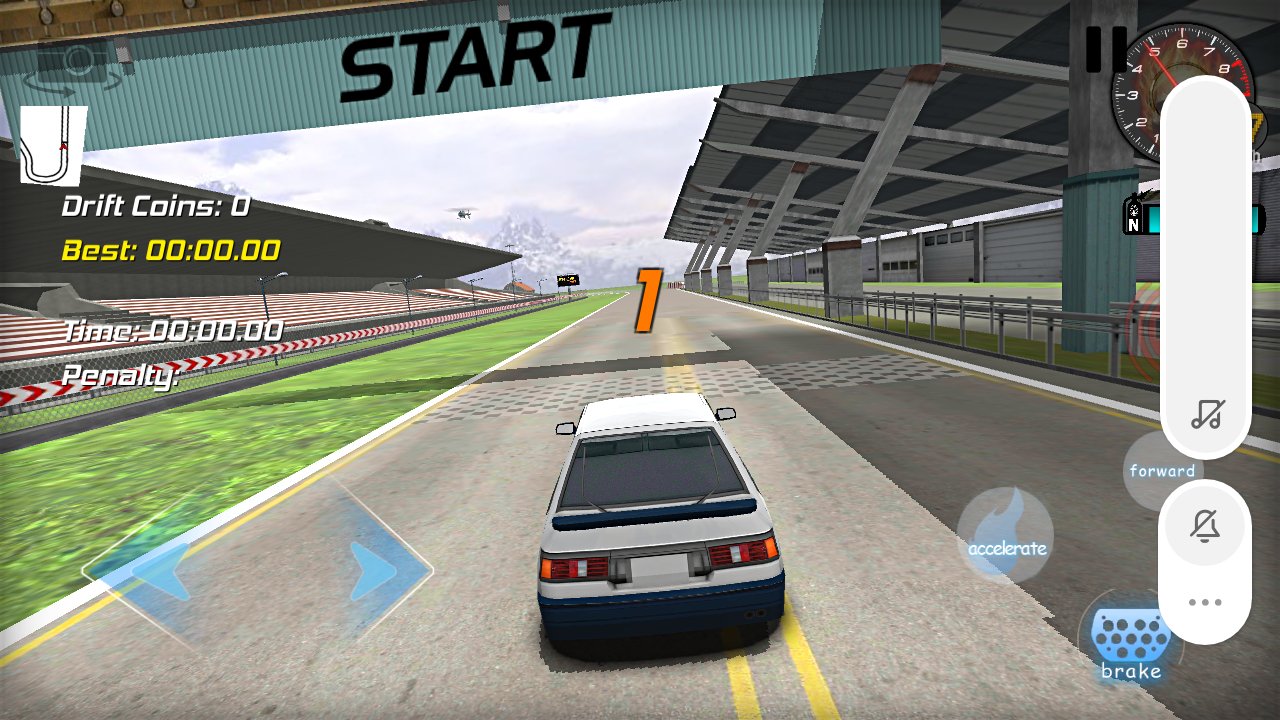Viewport: 1280px width, 720px height.
Task: Activate the nitro bottle icon
Action: 1134,215
